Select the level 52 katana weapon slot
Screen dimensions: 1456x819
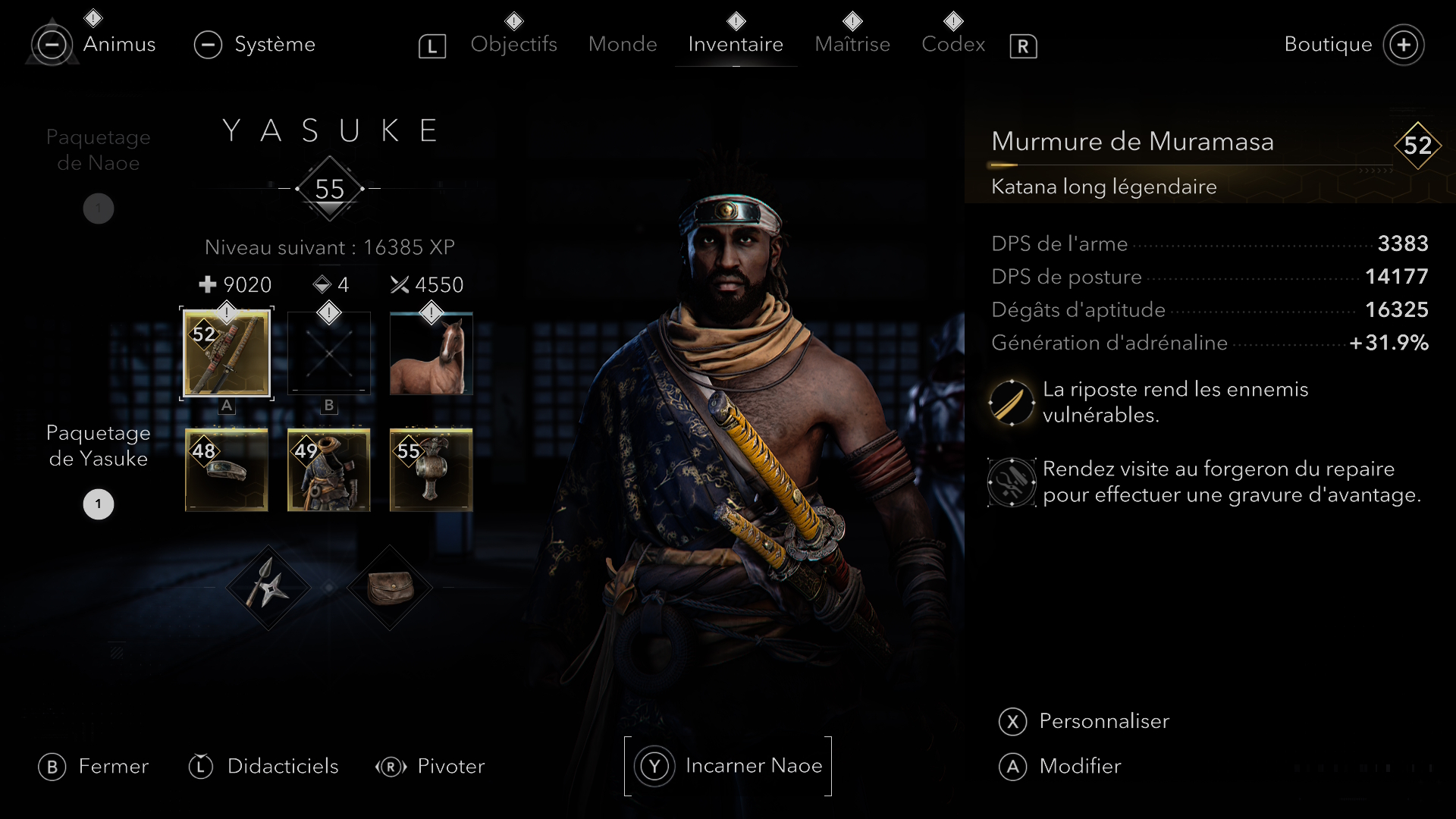pos(227,353)
